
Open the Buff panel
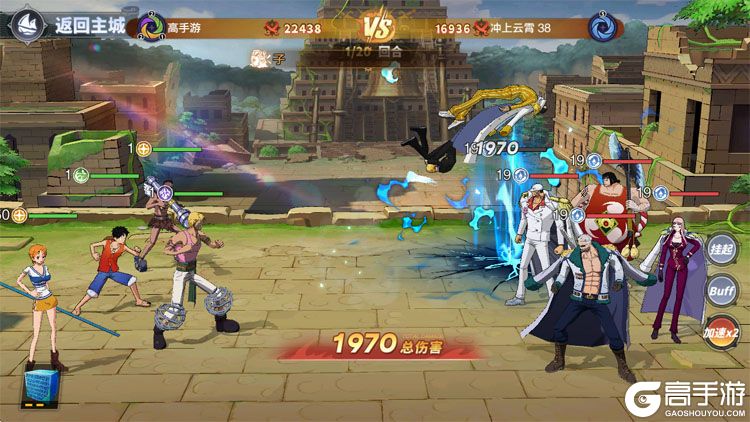tap(721, 291)
